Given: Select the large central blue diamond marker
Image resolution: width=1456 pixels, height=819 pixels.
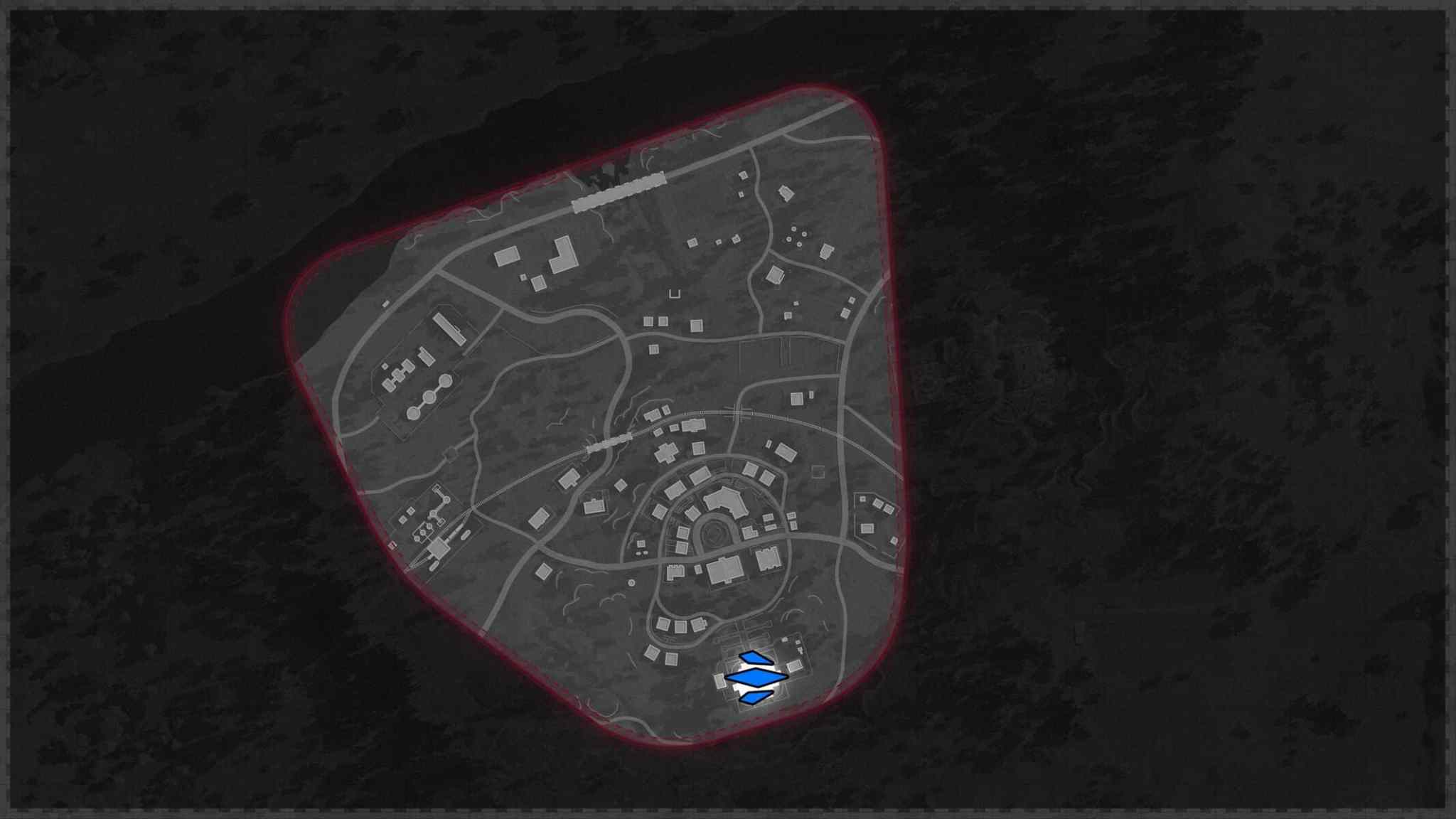Looking at the screenshot, I should pyautogui.click(x=756, y=677).
